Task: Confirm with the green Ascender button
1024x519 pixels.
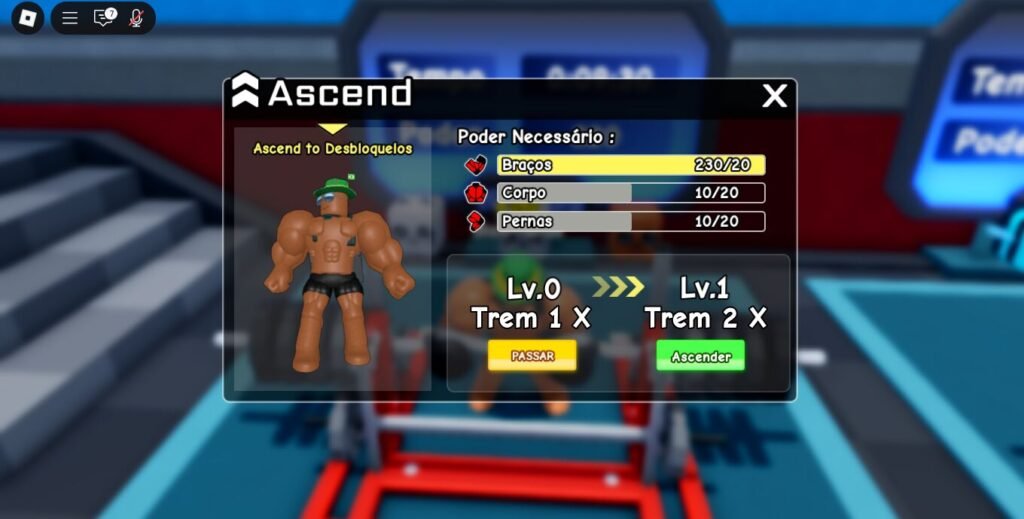Action: 700,356
